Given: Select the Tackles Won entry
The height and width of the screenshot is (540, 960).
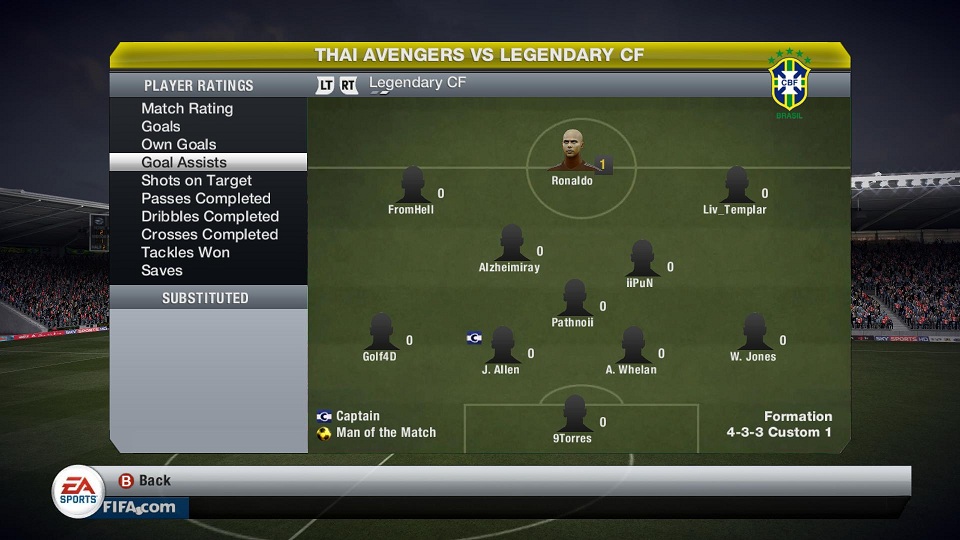Looking at the screenshot, I should point(185,252).
